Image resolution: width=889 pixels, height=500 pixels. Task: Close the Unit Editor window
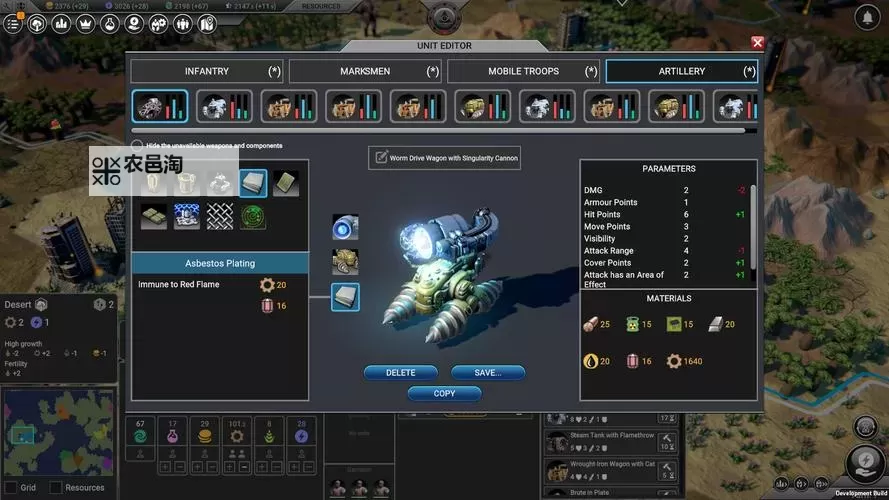point(757,43)
